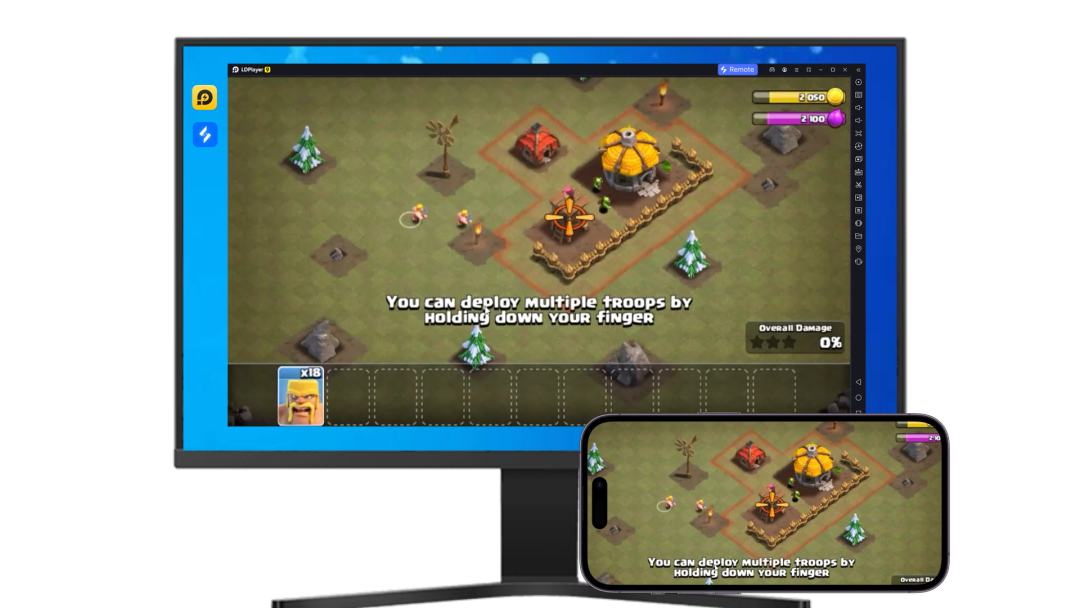Click the blue Remote button
The height and width of the screenshot is (608, 1080).
[737, 70]
